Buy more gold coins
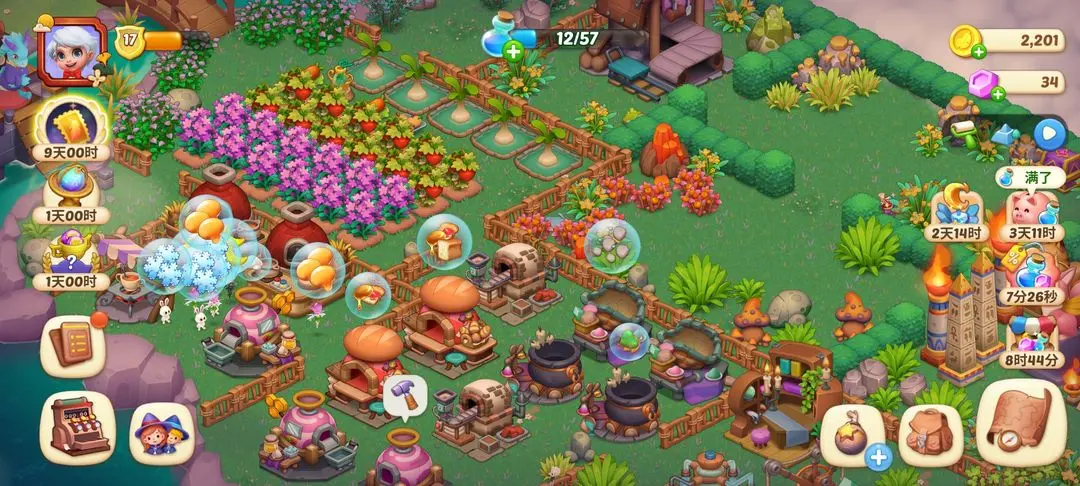The height and width of the screenshot is (486, 1080). click(977, 49)
